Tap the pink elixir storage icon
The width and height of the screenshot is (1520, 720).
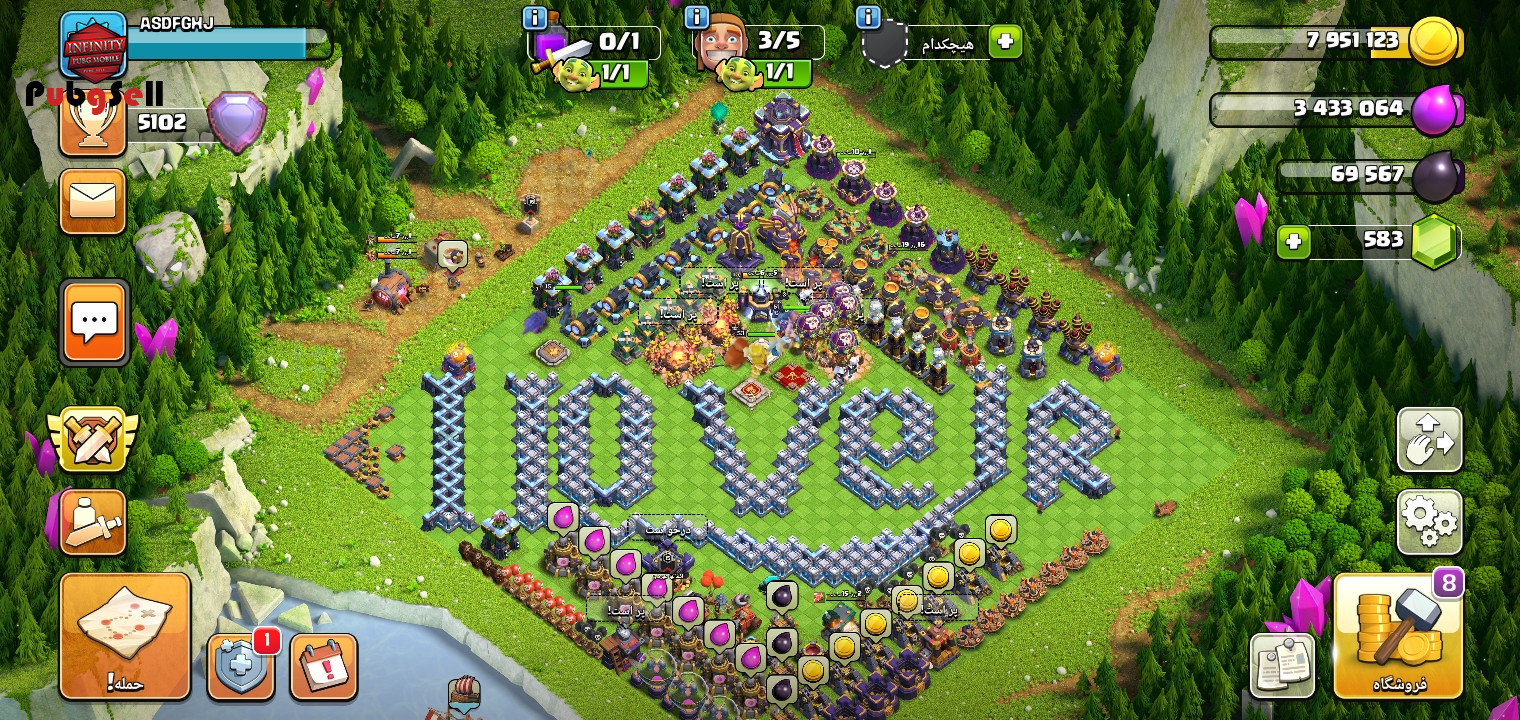coord(1436,109)
